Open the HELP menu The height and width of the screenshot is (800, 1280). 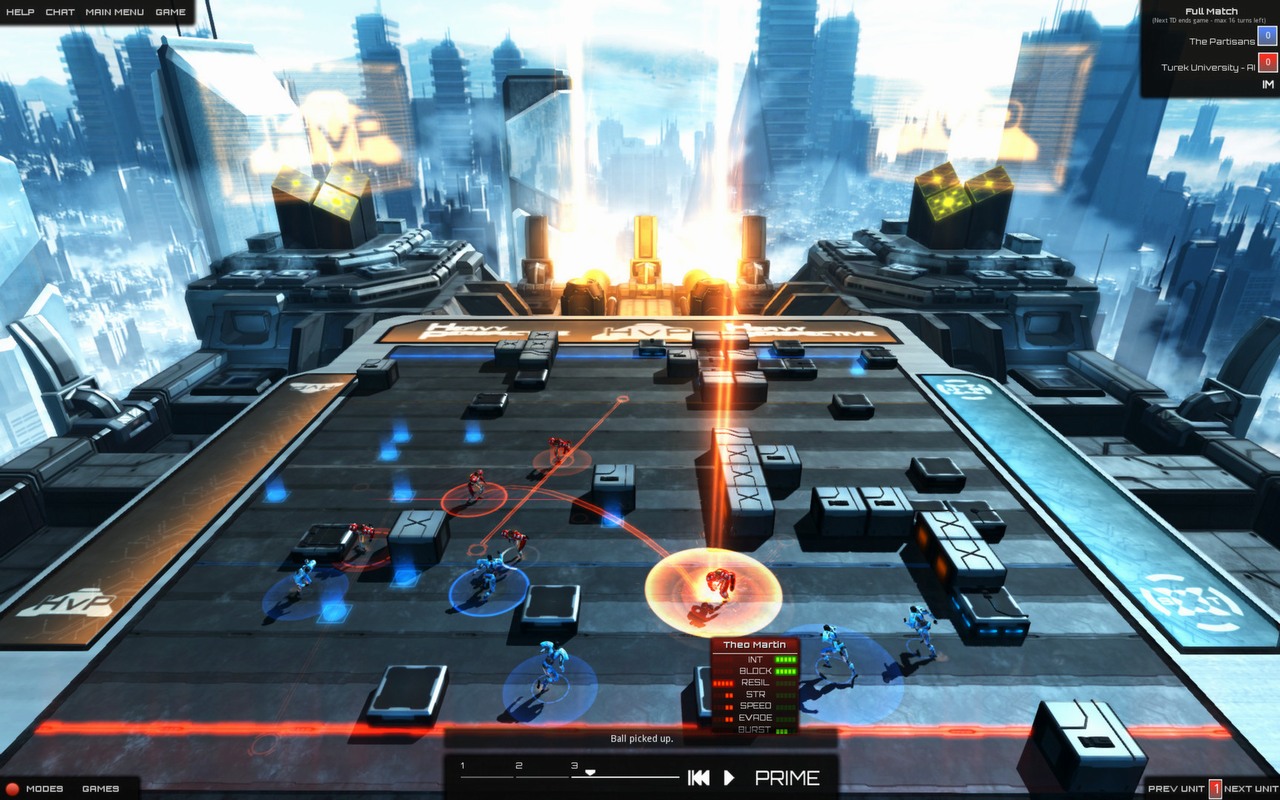(x=21, y=12)
